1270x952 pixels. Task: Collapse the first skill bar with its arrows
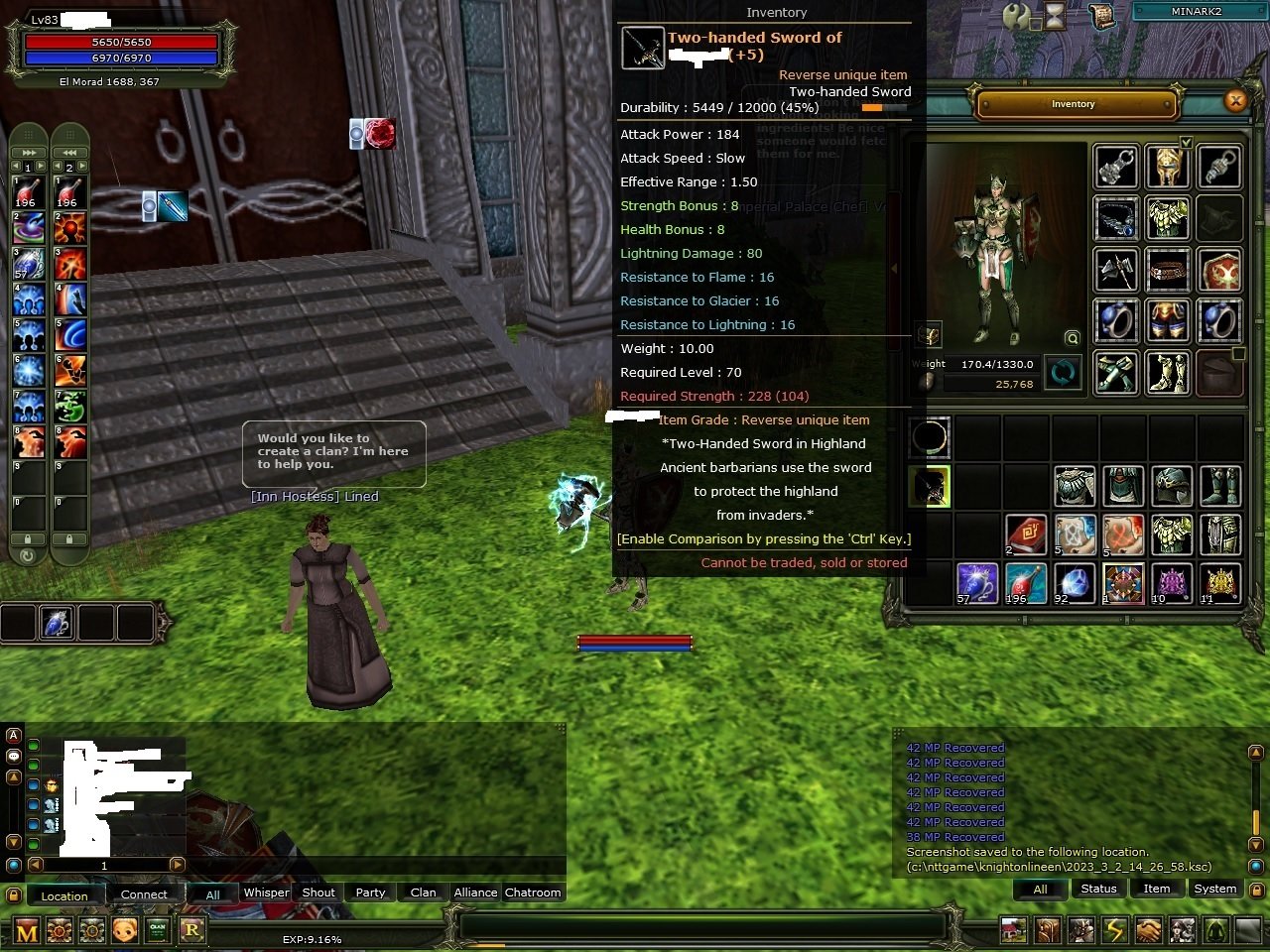(x=27, y=151)
